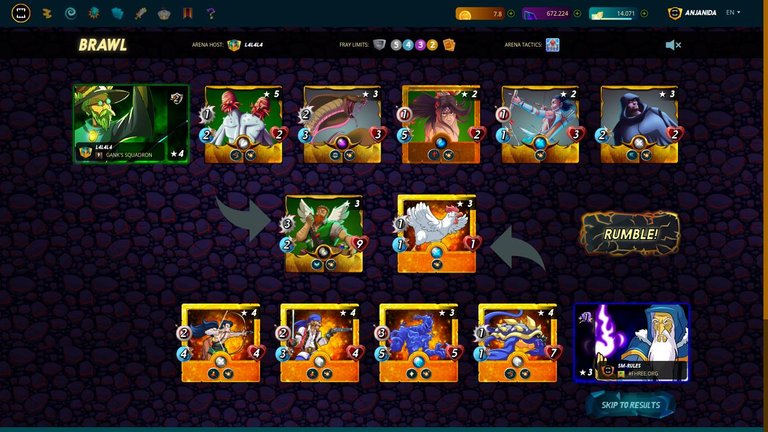
Task: Open the Splinterlands home logo
Action: click(21, 13)
